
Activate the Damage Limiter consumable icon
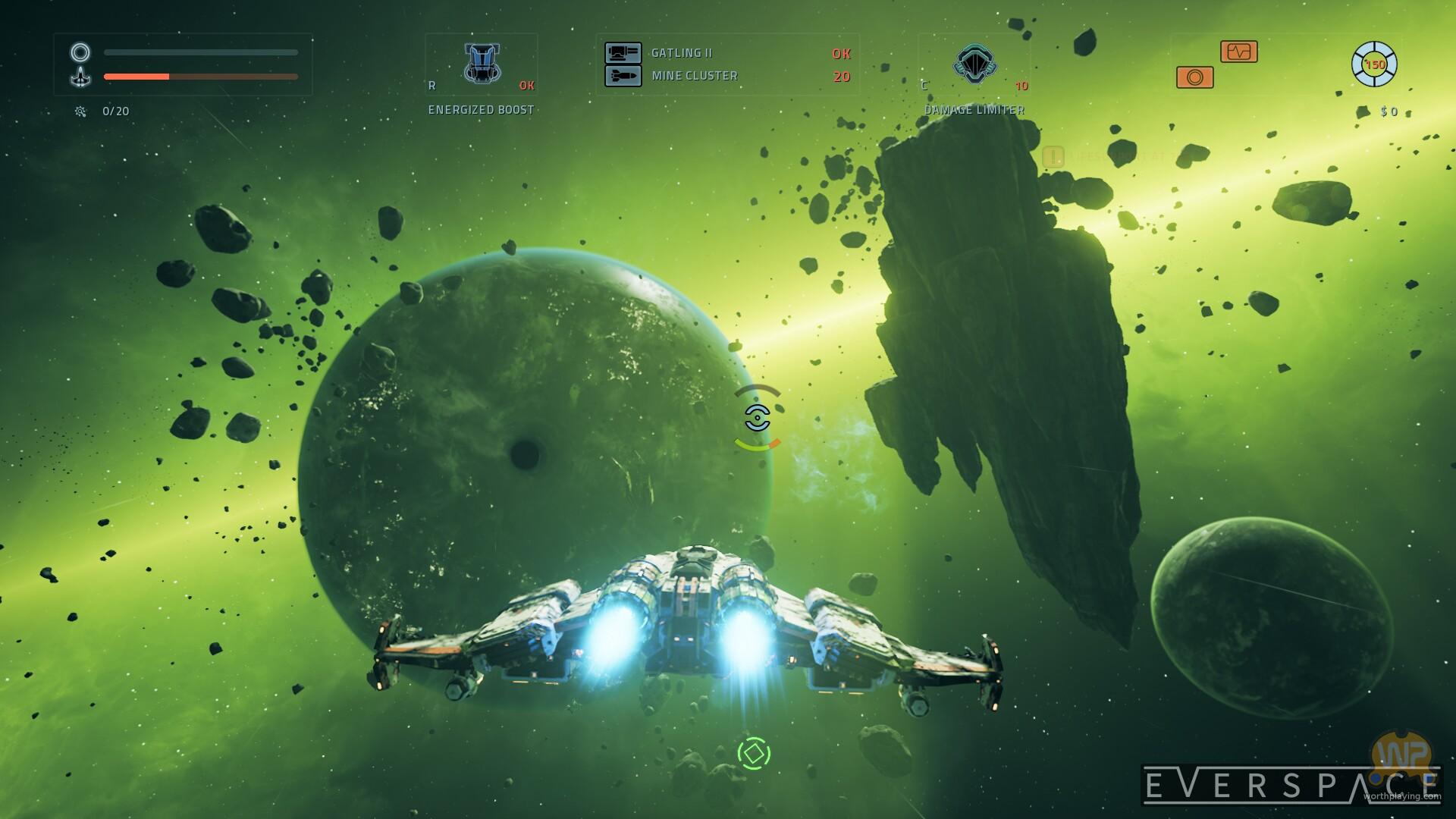(974, 63)
